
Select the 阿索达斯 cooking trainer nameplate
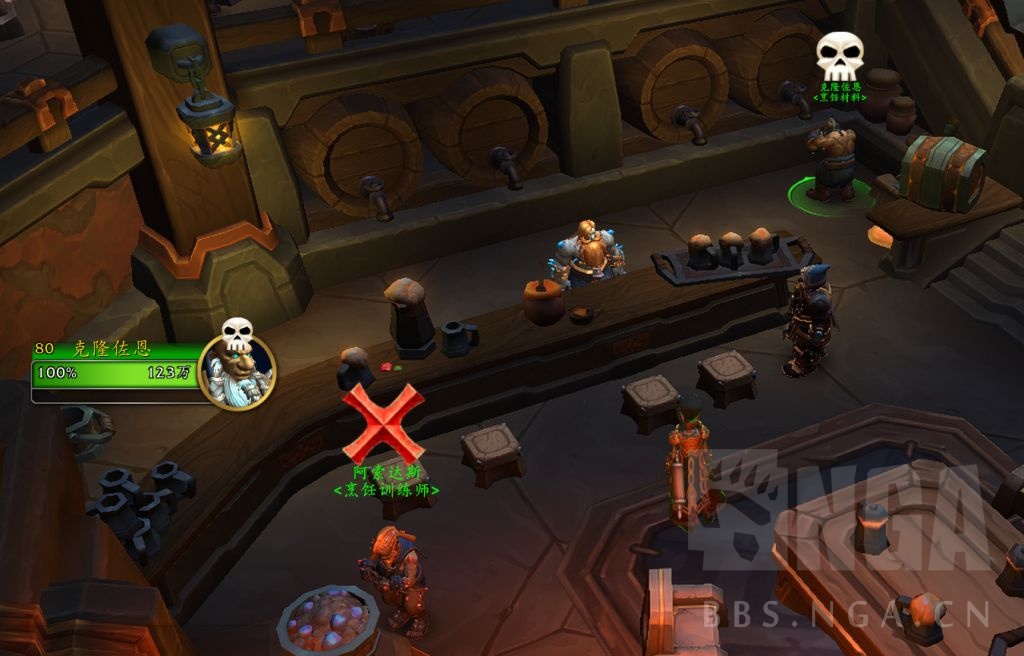click(385, 481)
